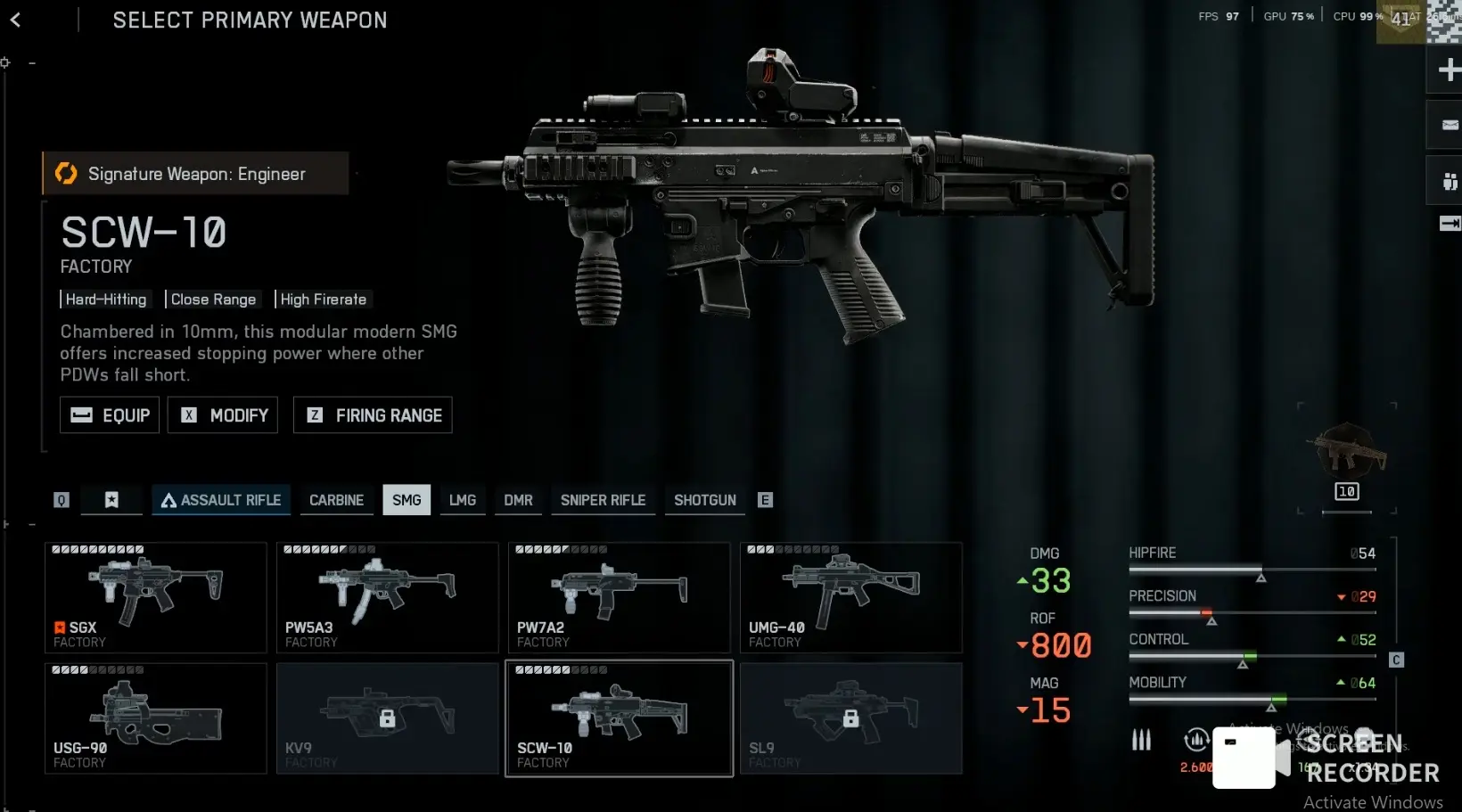Click the plus icon on right sidebar
This screenshot has height=812, width=1462.
pos(1448,70)
